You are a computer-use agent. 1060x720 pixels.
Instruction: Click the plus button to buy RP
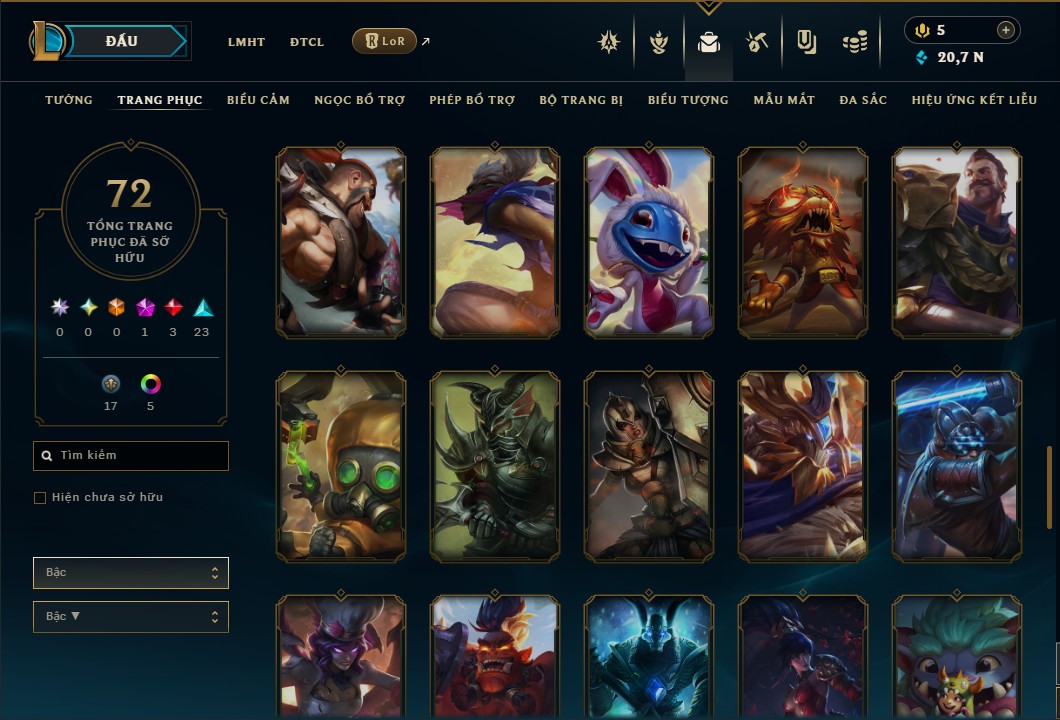tap(1006, 30)
